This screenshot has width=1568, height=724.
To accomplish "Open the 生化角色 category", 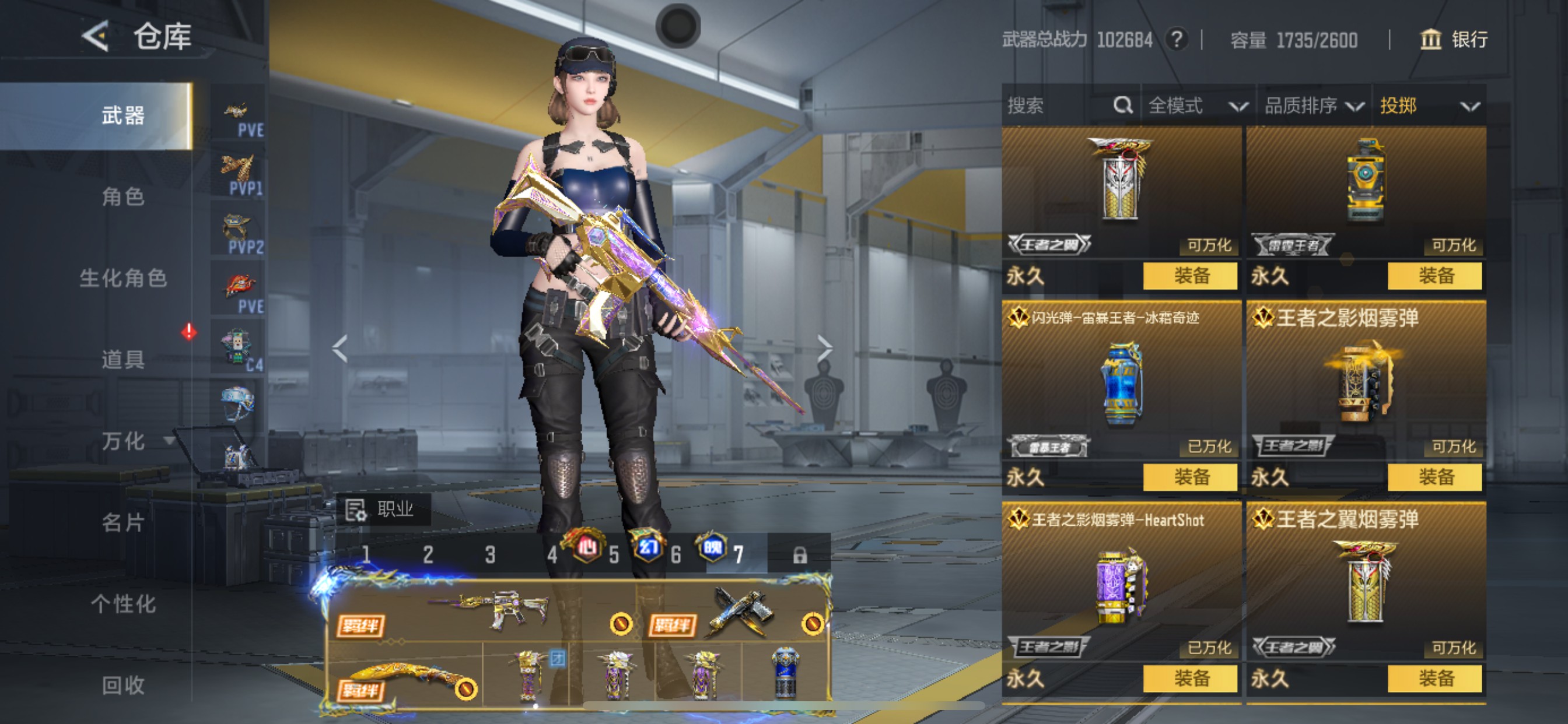I will coord(123,278).
